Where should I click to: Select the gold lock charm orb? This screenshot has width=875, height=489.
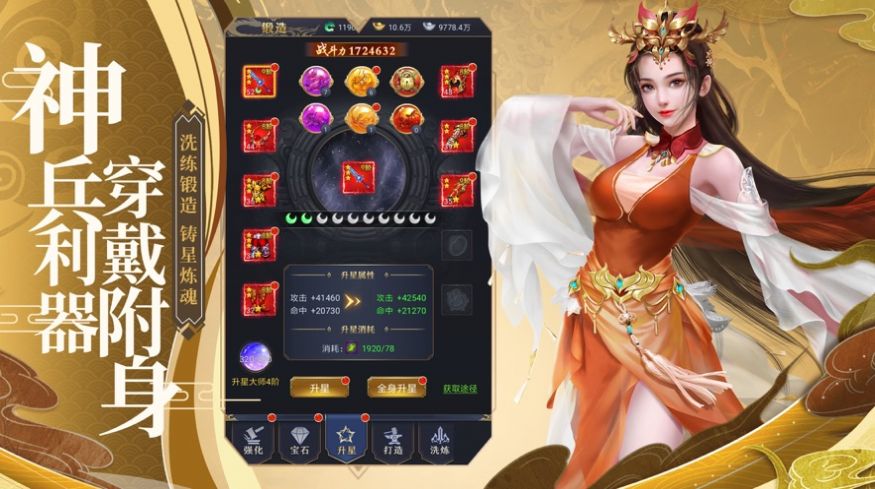[405, 81]
